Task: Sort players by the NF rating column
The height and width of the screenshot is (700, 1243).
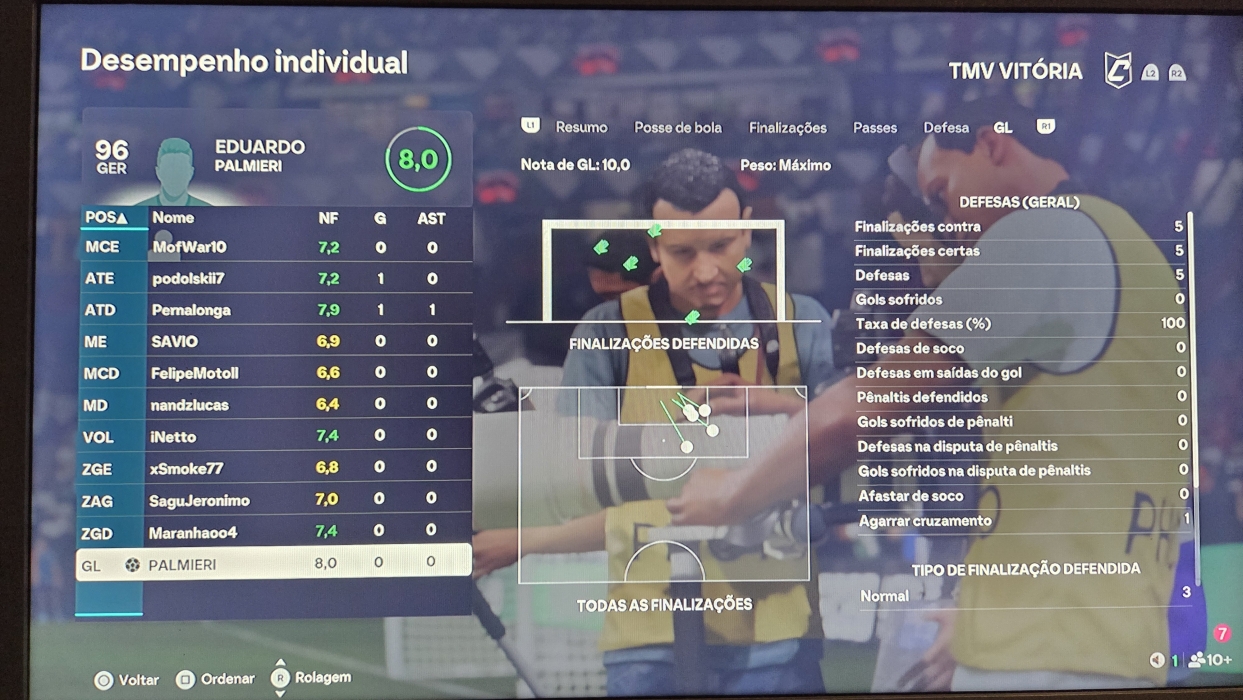Action: tap(328, 218)
